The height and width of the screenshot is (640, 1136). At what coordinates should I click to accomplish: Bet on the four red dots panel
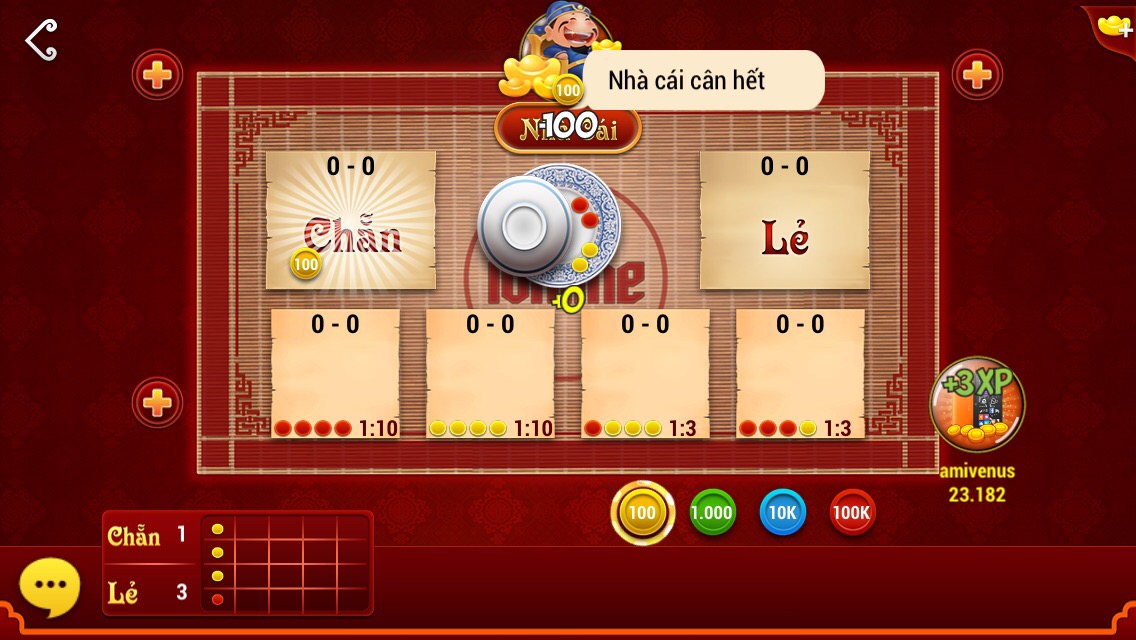tap(335, 373)
